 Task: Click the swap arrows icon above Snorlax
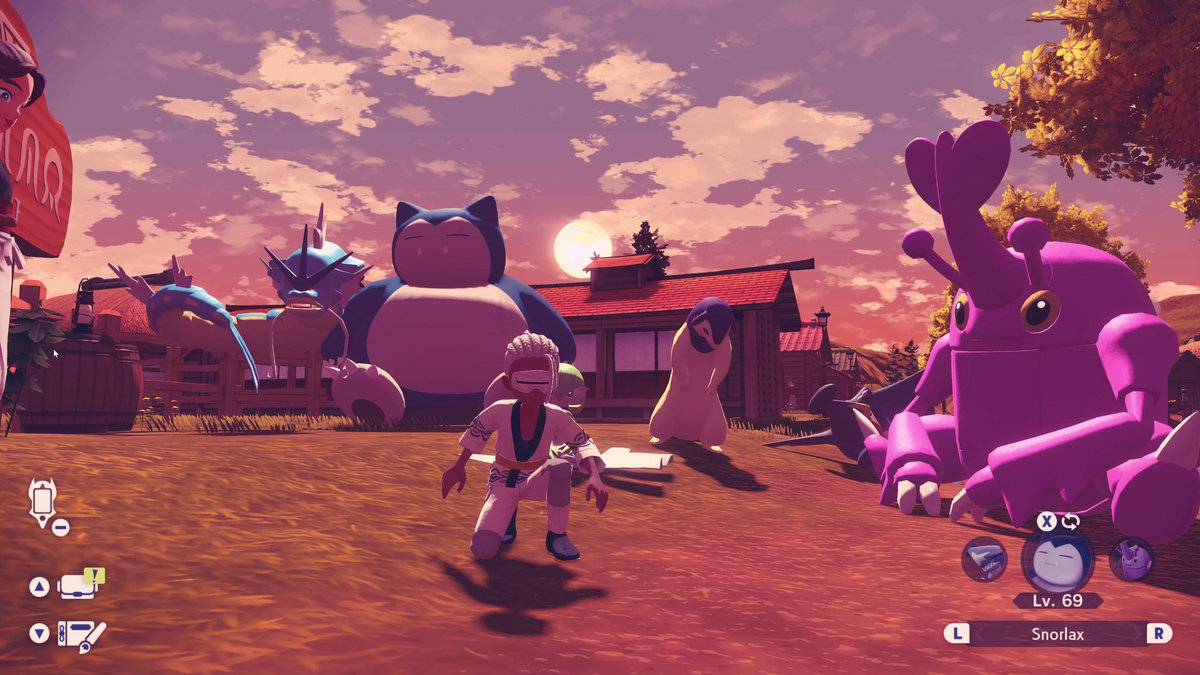(1070, 521)
